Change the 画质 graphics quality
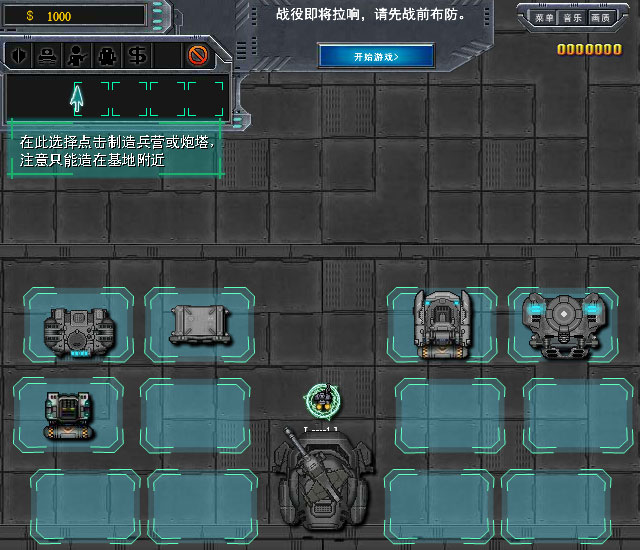Screen dimensions: 640x550 (600, 17)
